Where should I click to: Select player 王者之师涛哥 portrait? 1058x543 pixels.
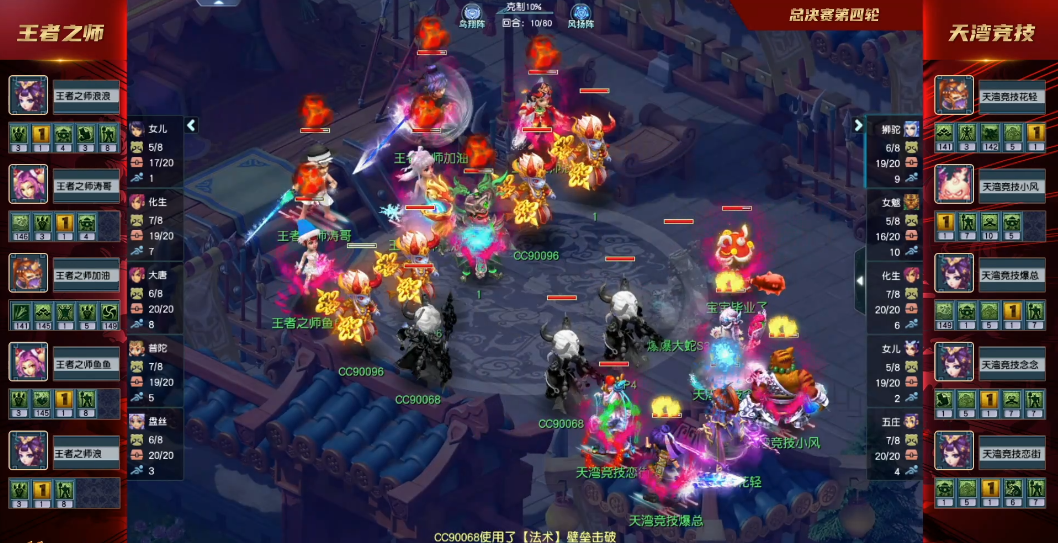28,185
